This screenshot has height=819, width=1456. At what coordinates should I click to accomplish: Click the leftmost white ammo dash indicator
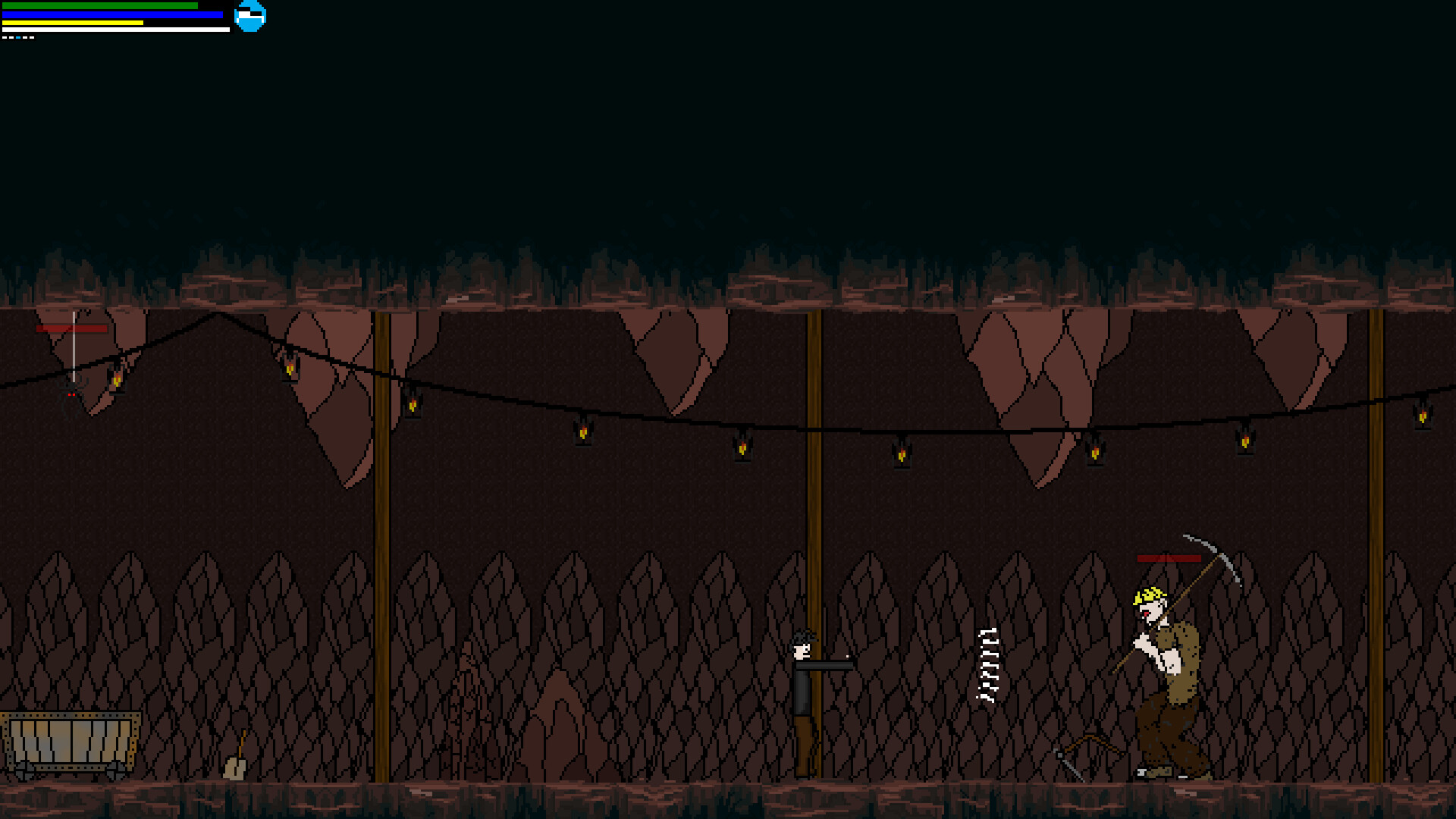point(5,37)
